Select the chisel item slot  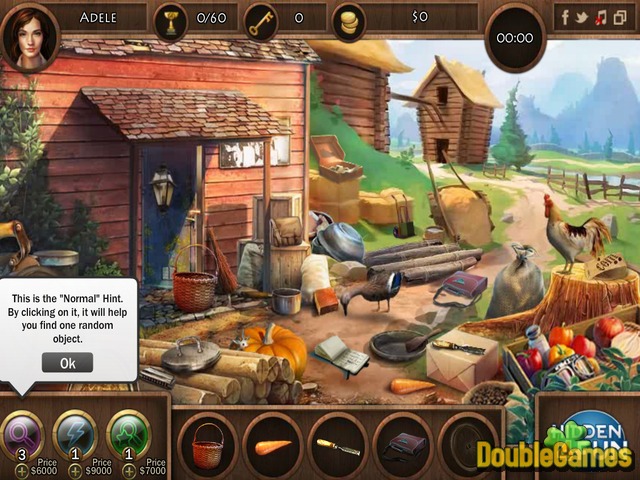[x=338, y=444]
